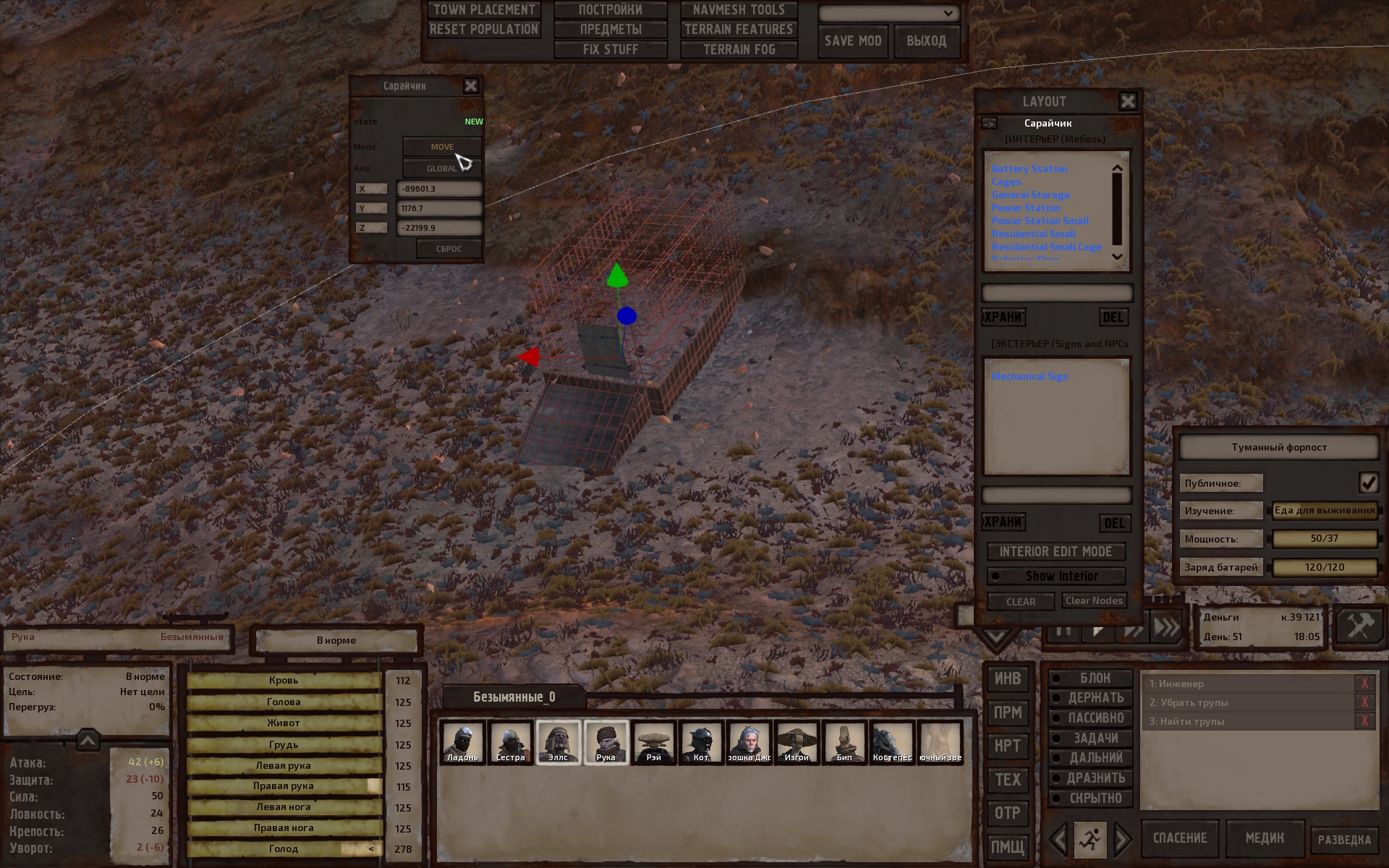Image resolution: width=1389 pixels, height=868 pixels.
Task: Switch the Global axis setting
Action: [x=441, y=169]
